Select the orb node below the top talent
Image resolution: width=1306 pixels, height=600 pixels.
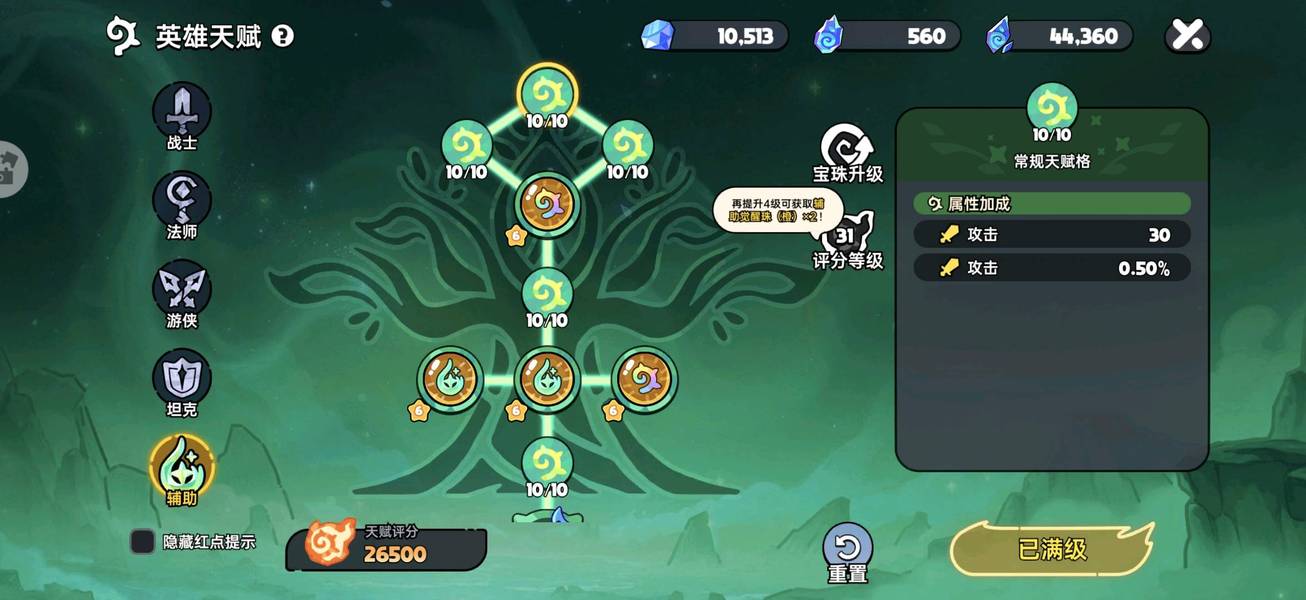click(x=547, y=204)
